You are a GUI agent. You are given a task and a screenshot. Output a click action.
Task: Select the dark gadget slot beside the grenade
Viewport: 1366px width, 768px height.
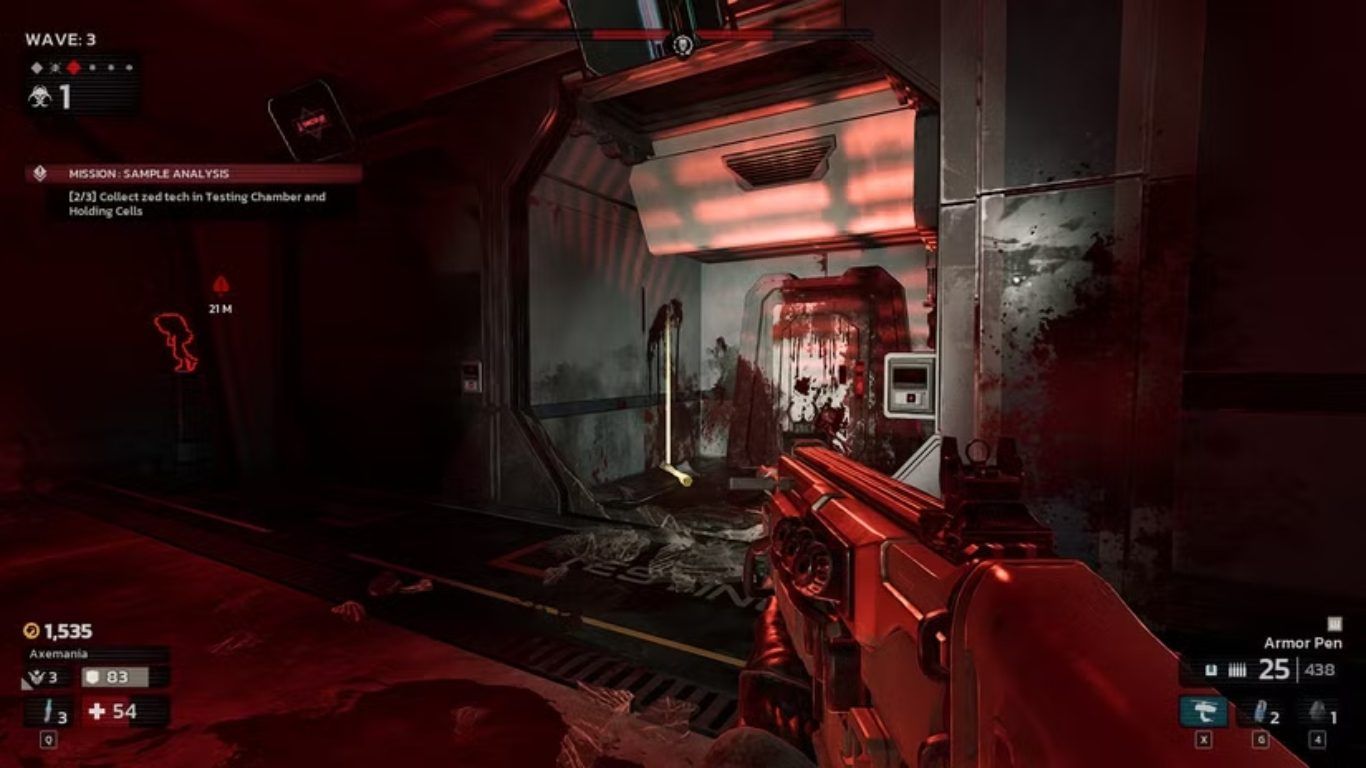(1320, 711)
